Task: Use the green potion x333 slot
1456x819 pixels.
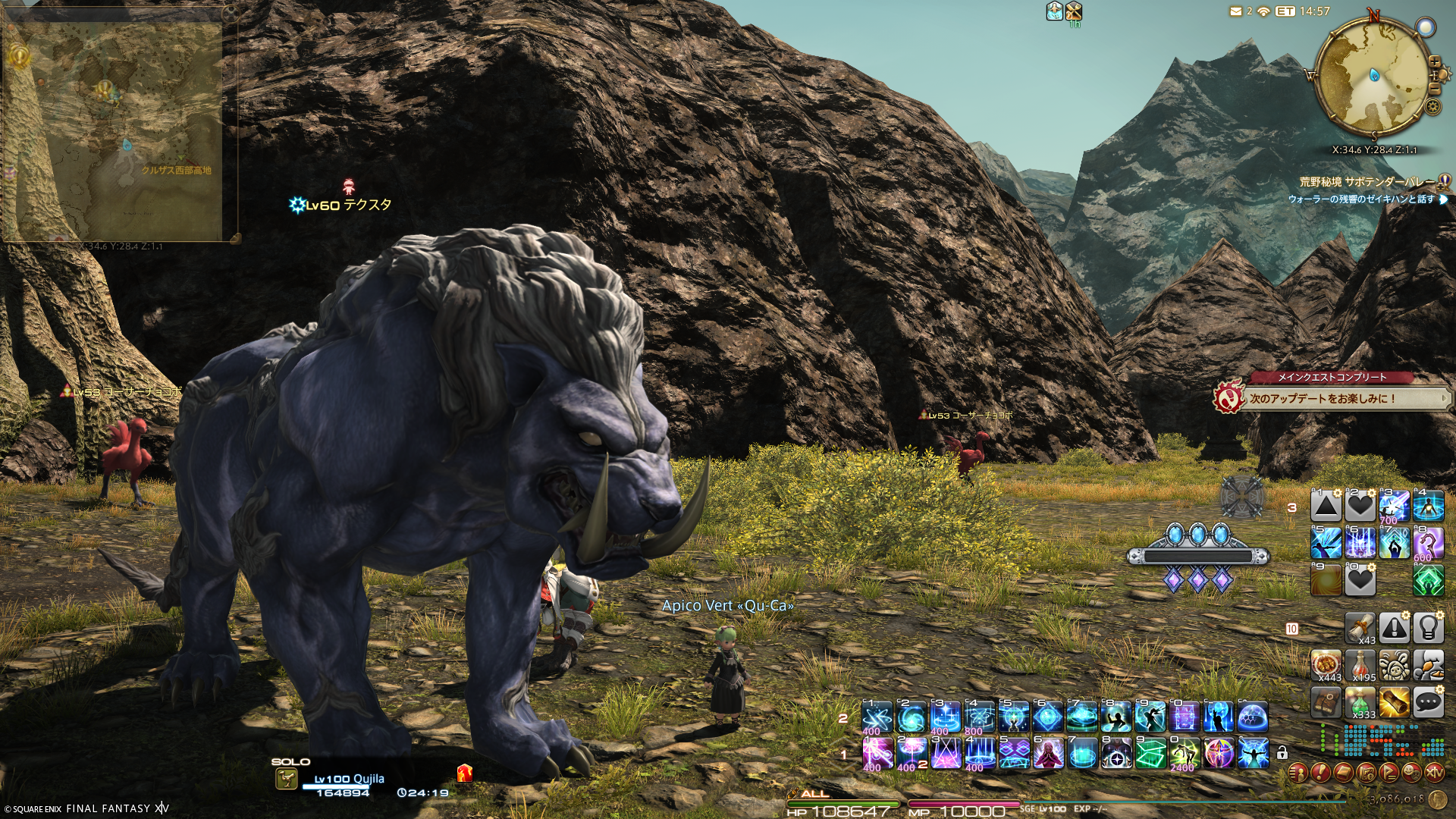Action: tap(1360, 703)
